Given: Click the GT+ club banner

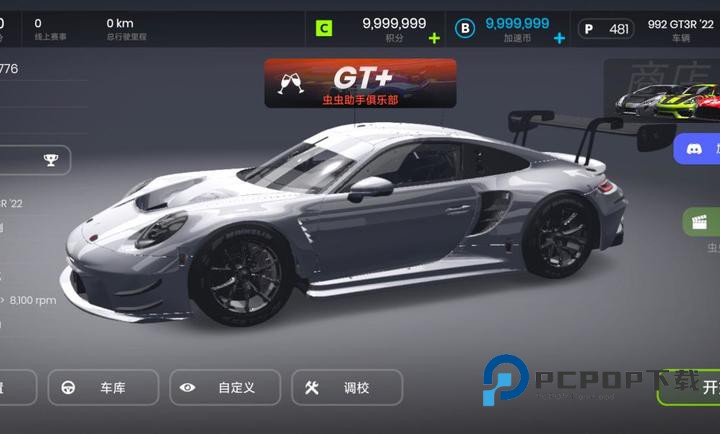Looking at the screenshot, I should [360, 83].
